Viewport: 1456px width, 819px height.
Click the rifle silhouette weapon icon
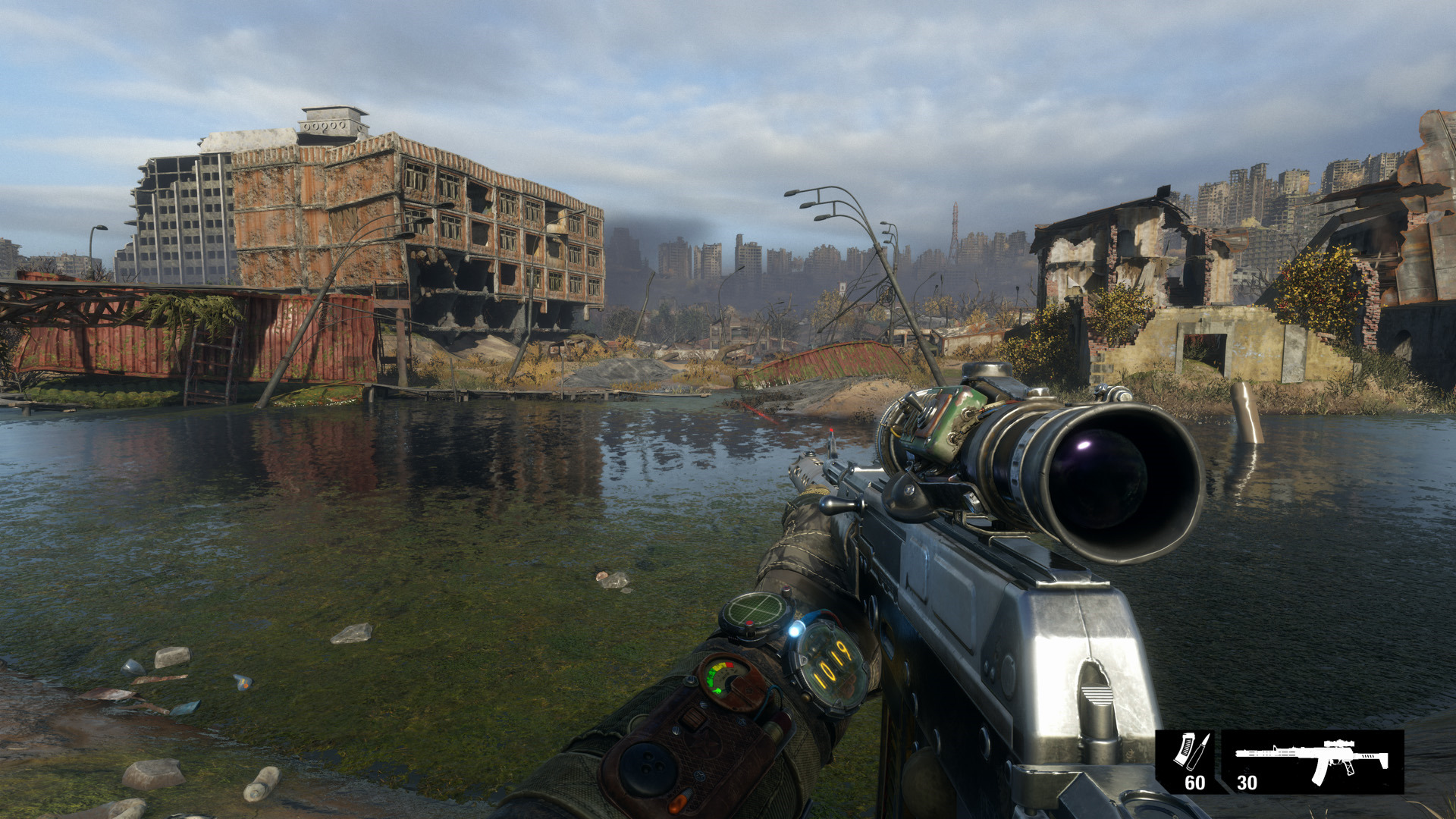point(1312,758)
